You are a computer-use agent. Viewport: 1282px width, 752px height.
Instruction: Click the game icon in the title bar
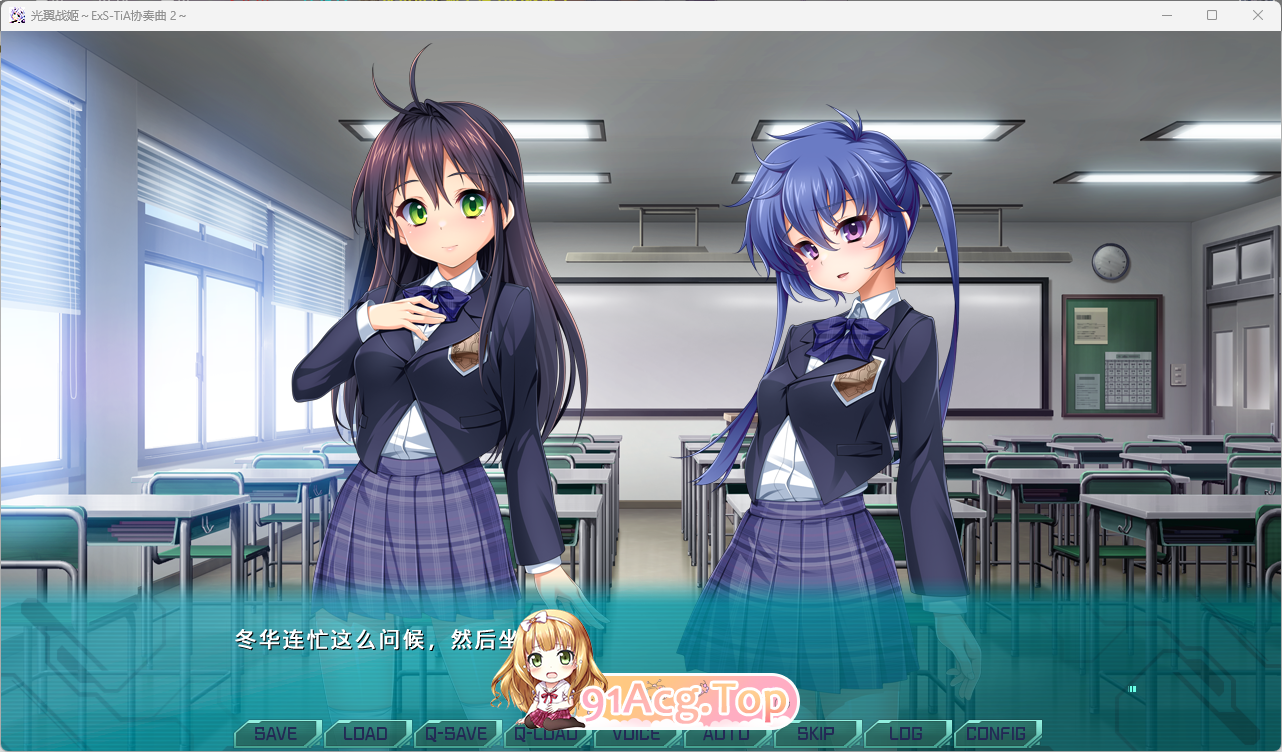pyautogui.click(x=17, y=15)
